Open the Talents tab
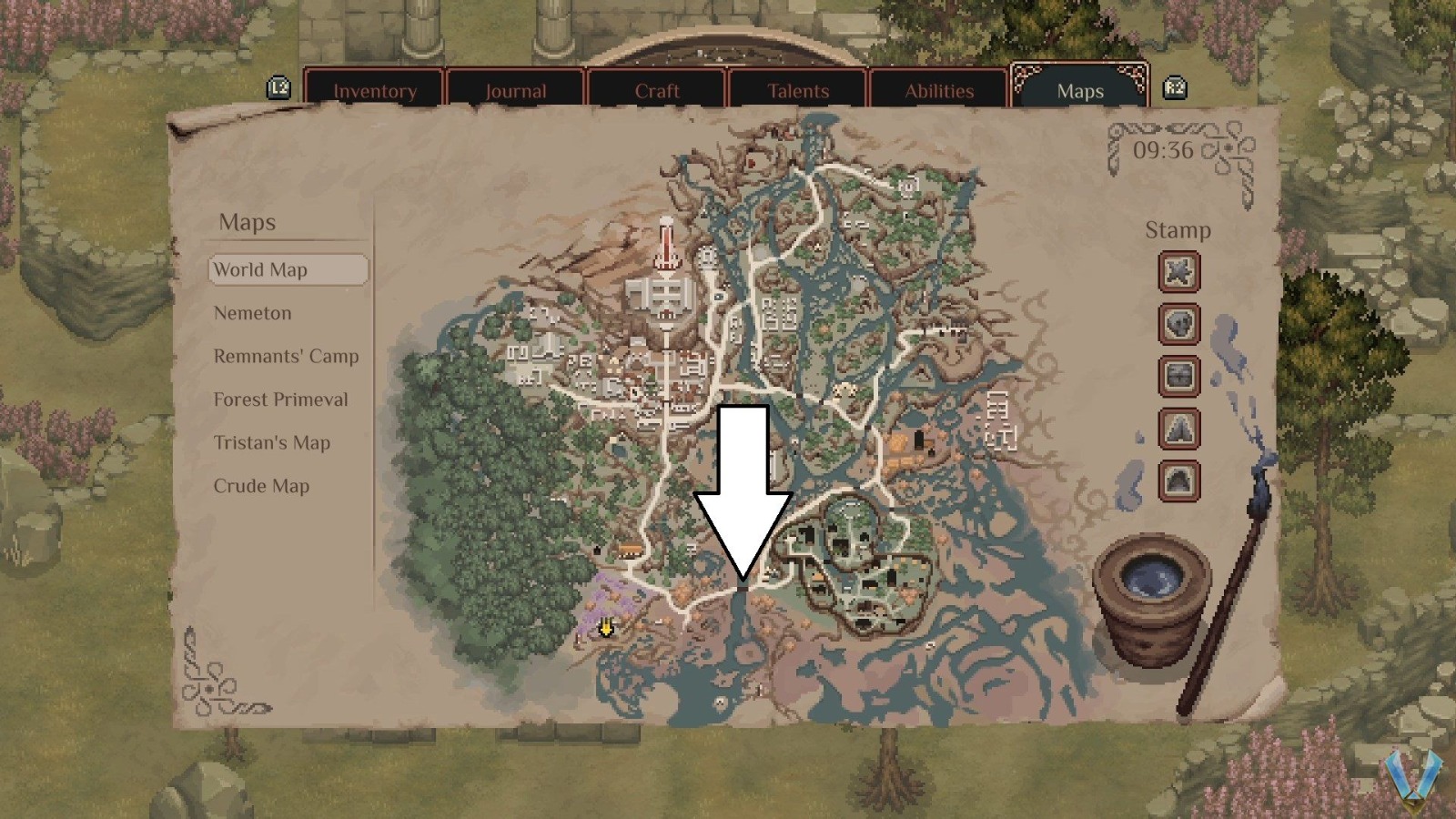This screenshot has height=819, width=1456. point(798,91)
